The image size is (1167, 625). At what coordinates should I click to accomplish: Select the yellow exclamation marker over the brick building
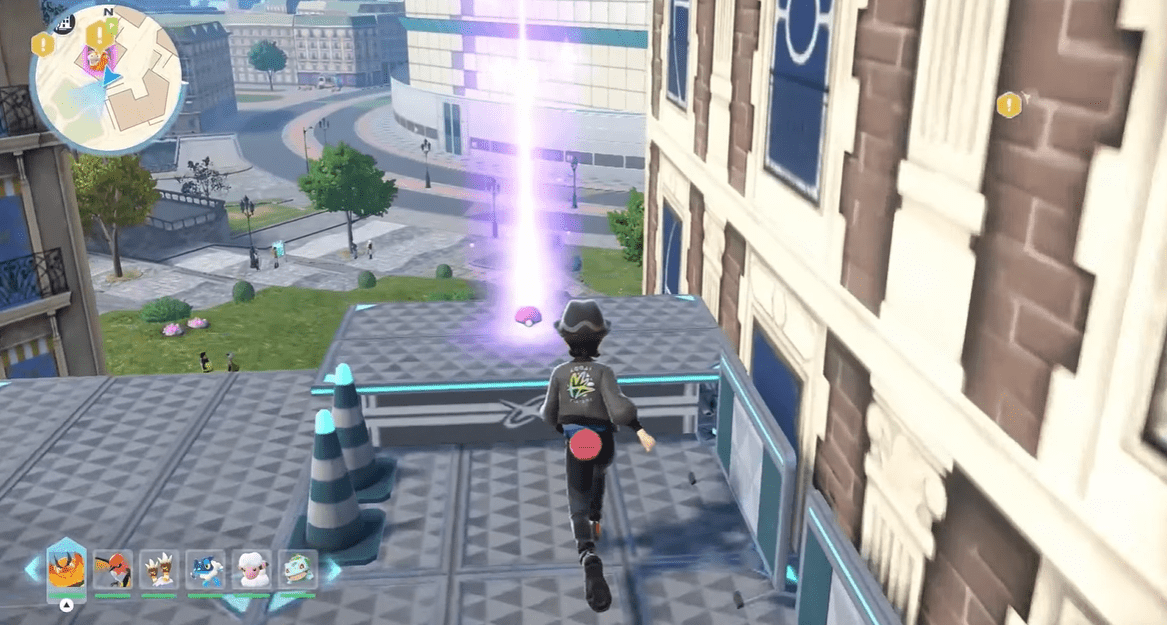(1009, 104)
